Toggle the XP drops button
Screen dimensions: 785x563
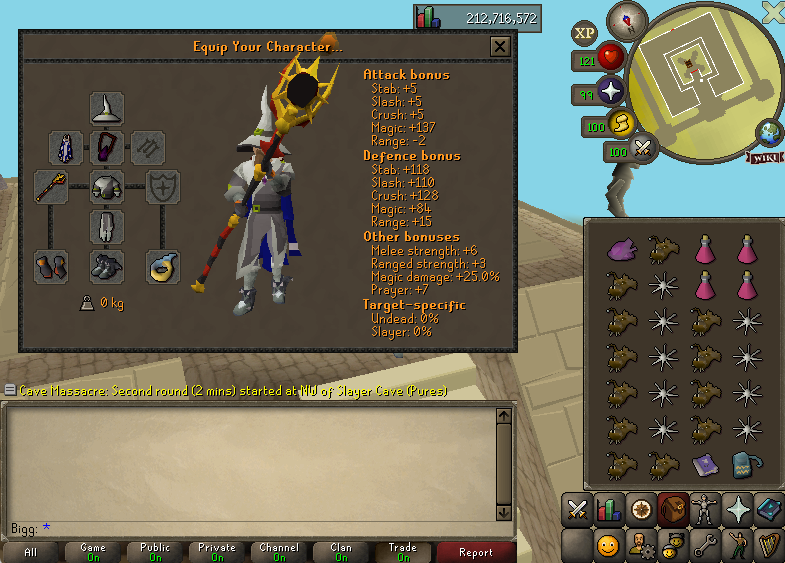[585, 33]
